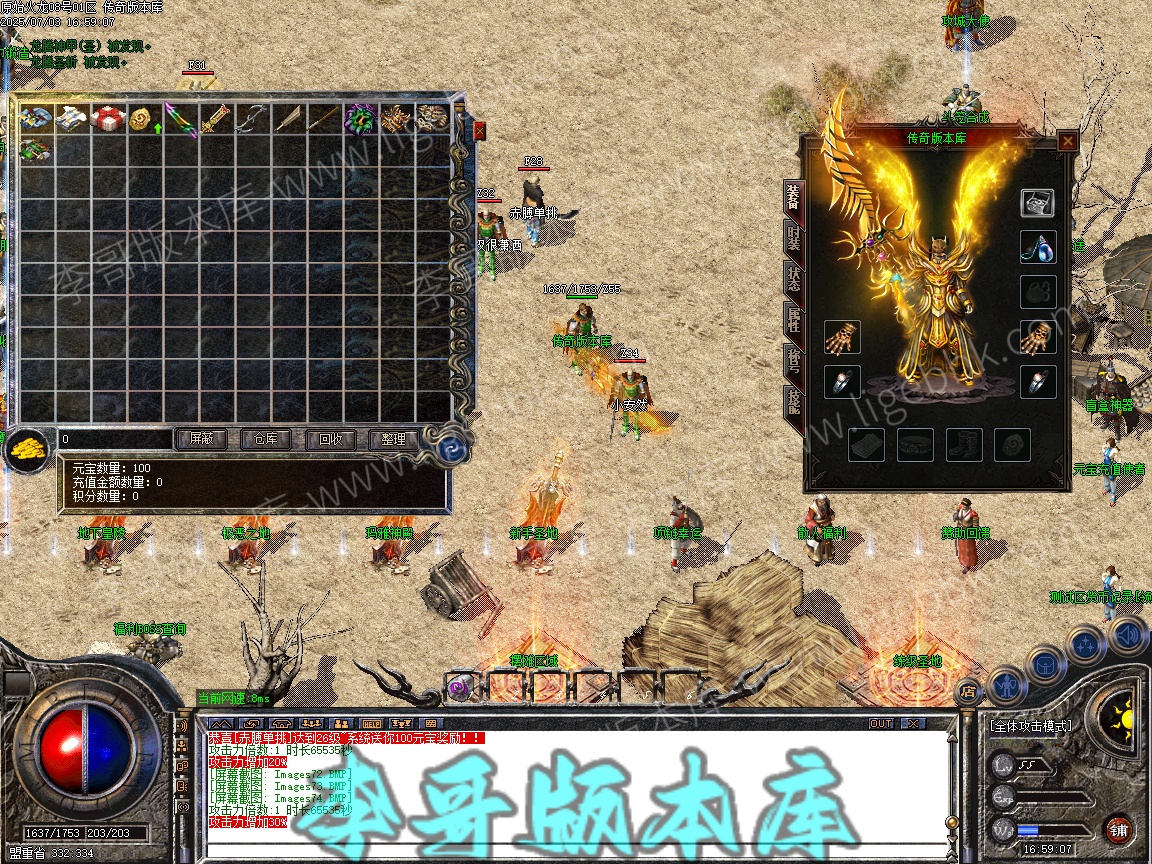Image resolution: width=1152 pixels, height=864 pixels.
Task: Click the blue necklace equipment slot
Action: [1037, 248]
